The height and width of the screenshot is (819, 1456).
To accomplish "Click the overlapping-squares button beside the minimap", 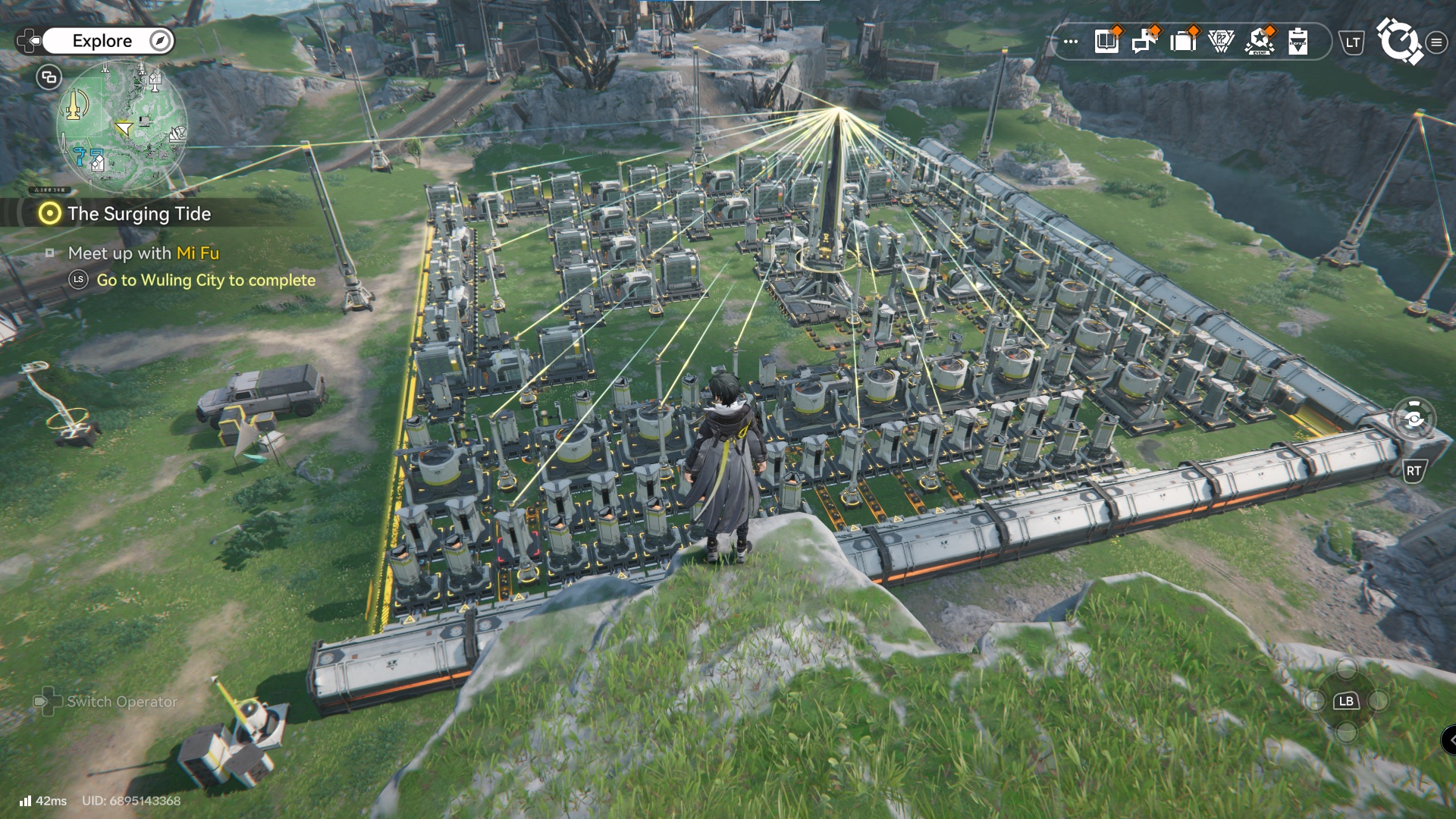I will pyautogui.click(x=49, y=77).
